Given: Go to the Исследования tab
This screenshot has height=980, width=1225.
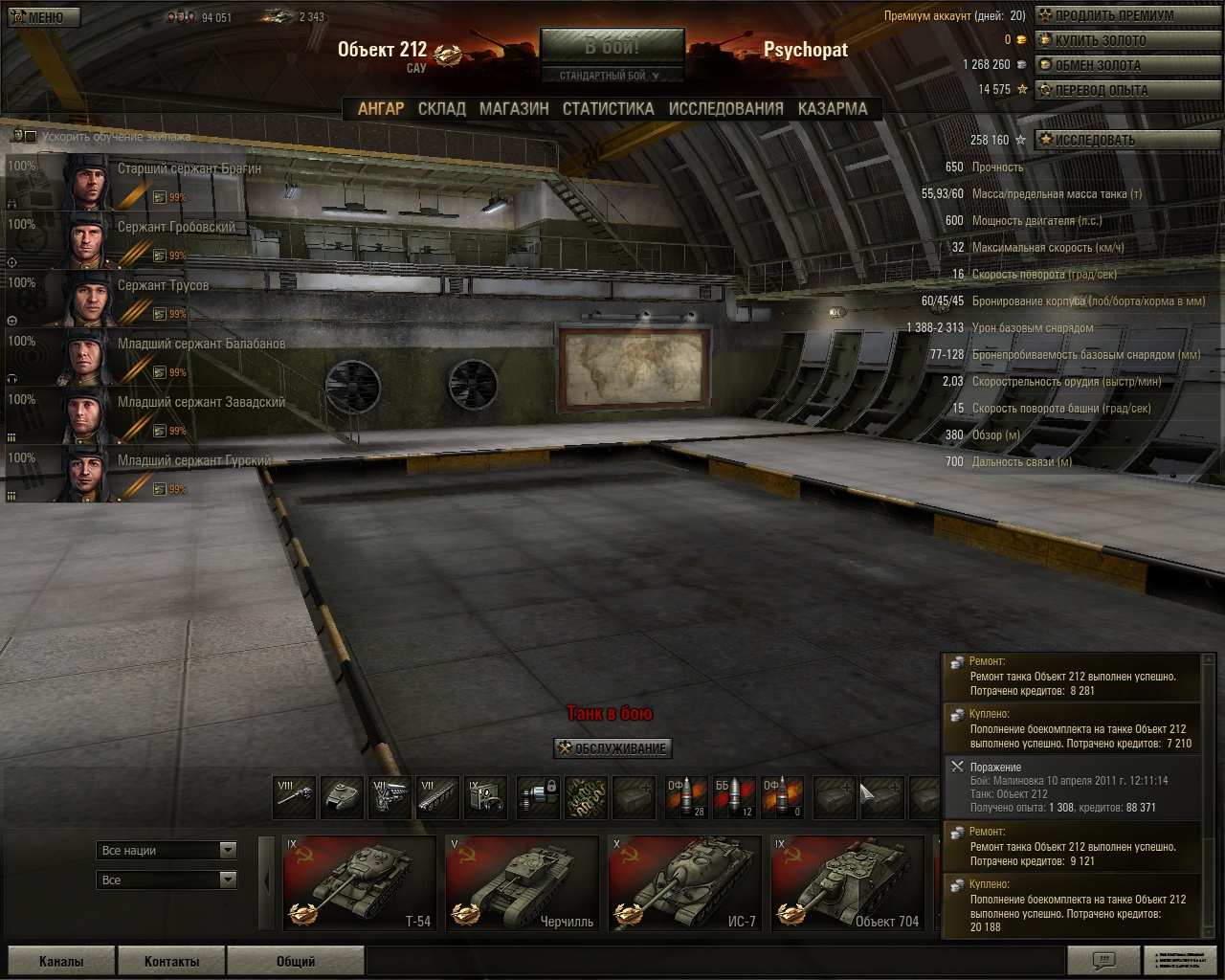Looking at the screenshot, I should pos(725,109).
